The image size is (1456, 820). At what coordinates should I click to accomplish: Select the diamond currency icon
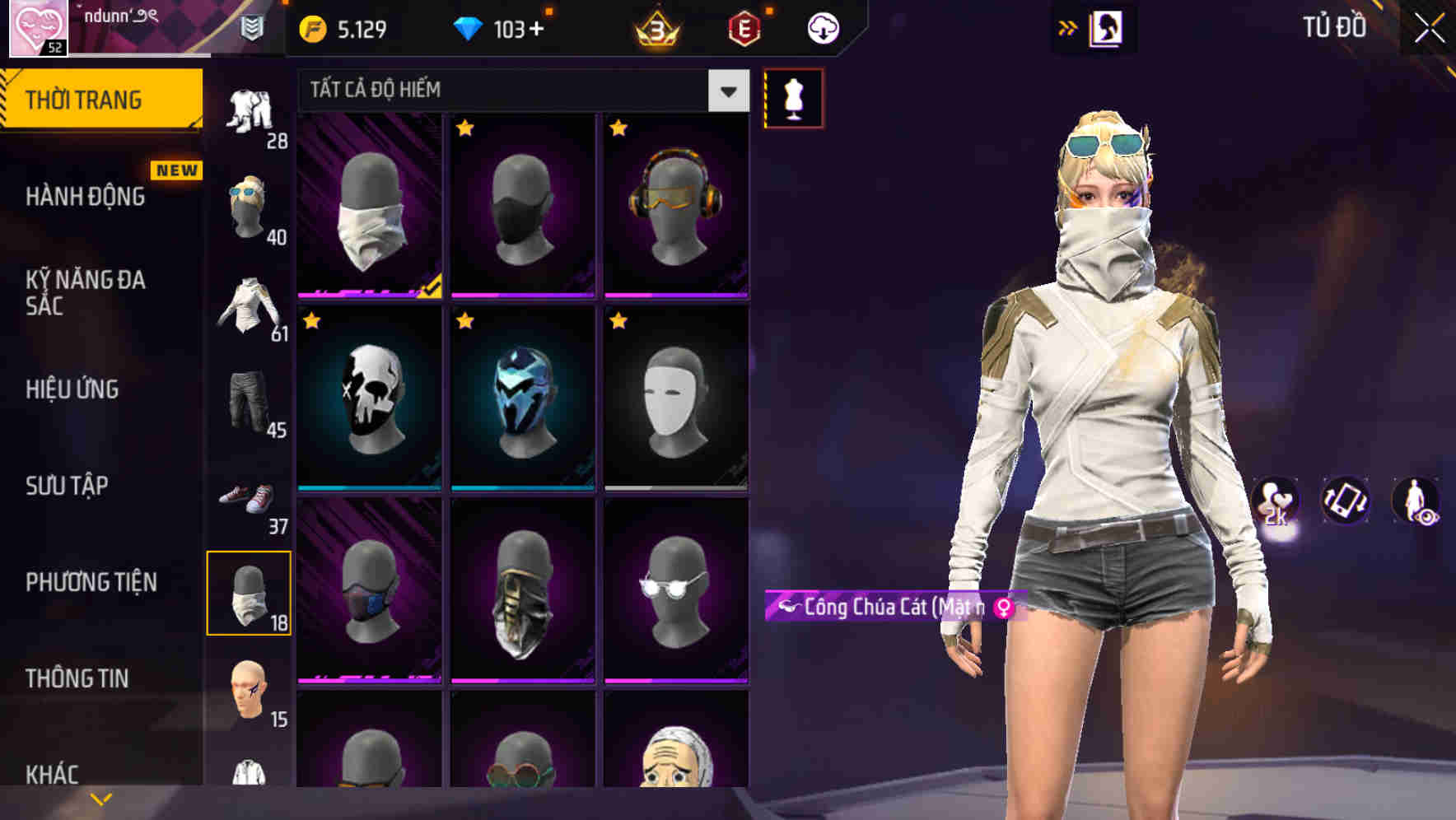click(469, 28)
